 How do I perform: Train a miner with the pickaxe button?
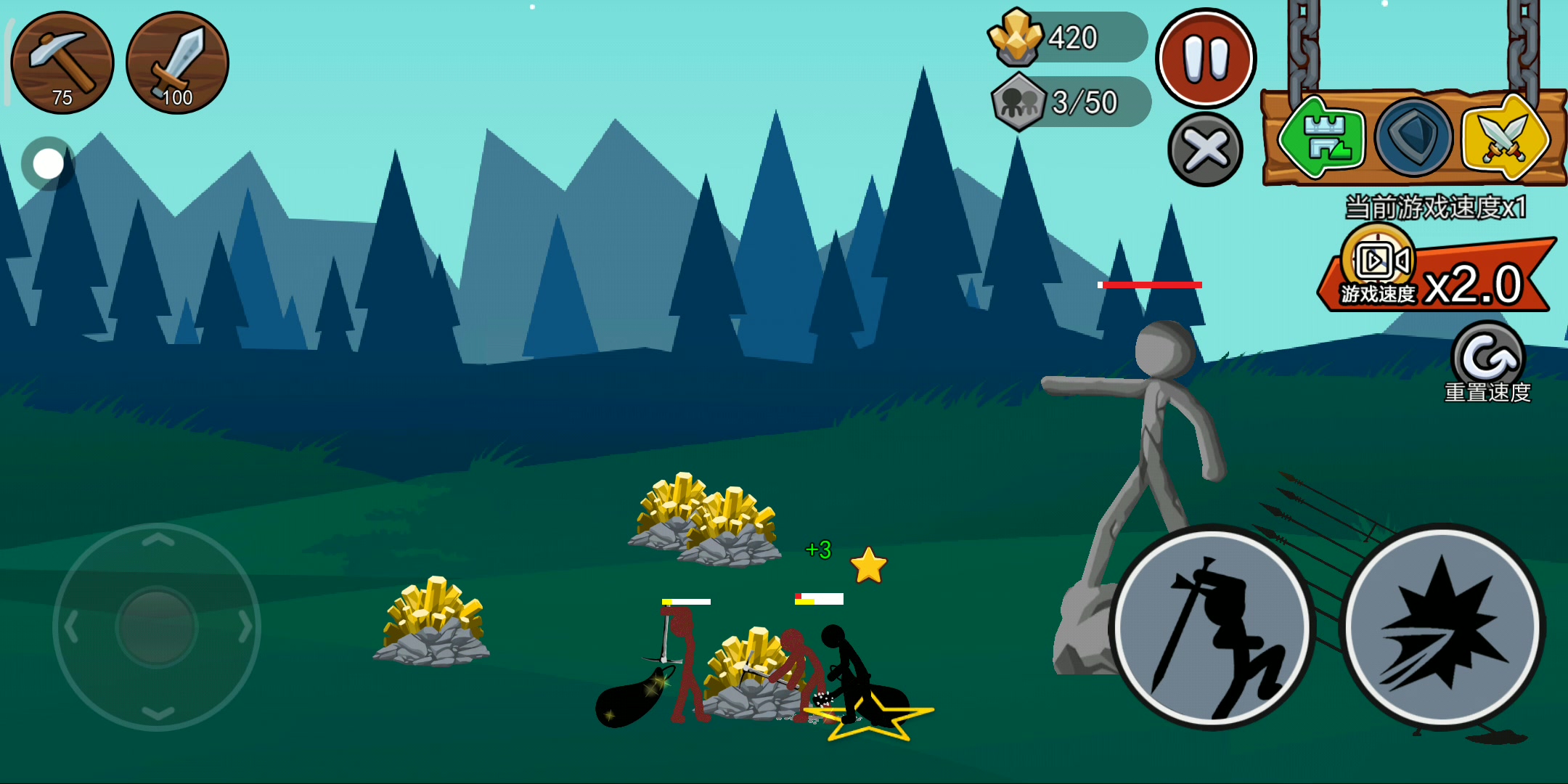62,62
